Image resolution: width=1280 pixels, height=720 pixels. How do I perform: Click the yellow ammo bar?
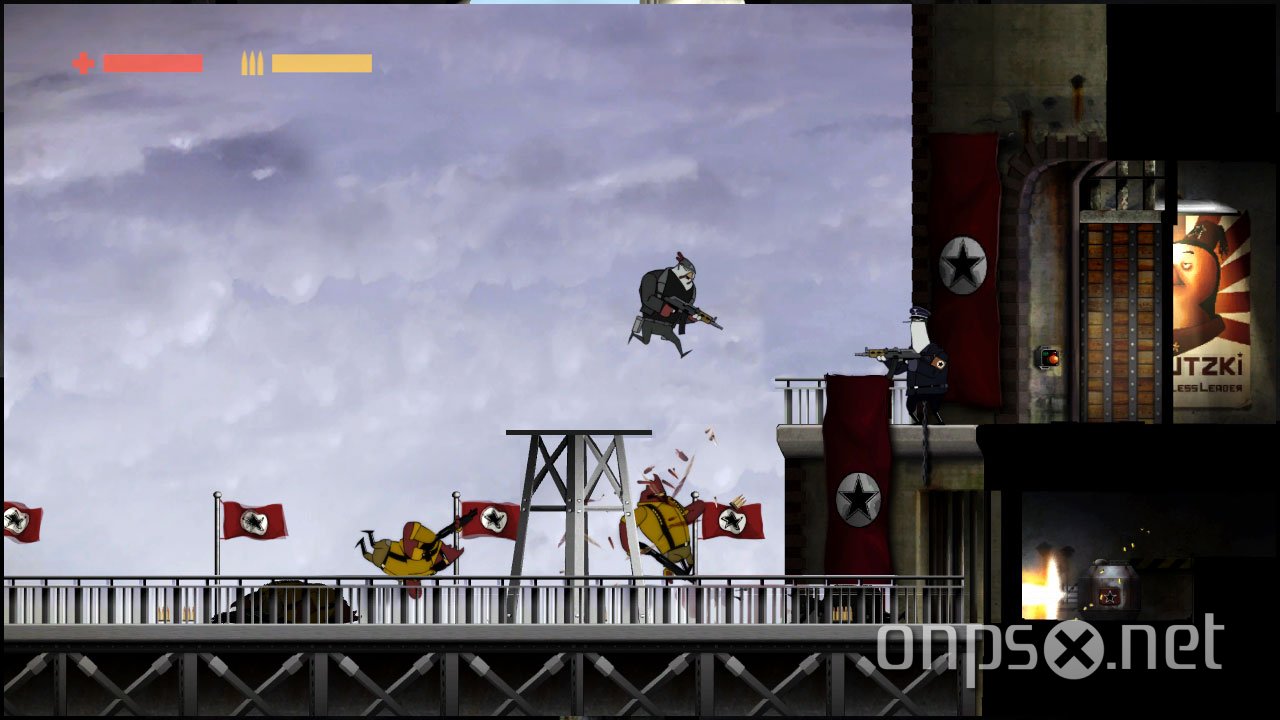(x=322, y=64)
